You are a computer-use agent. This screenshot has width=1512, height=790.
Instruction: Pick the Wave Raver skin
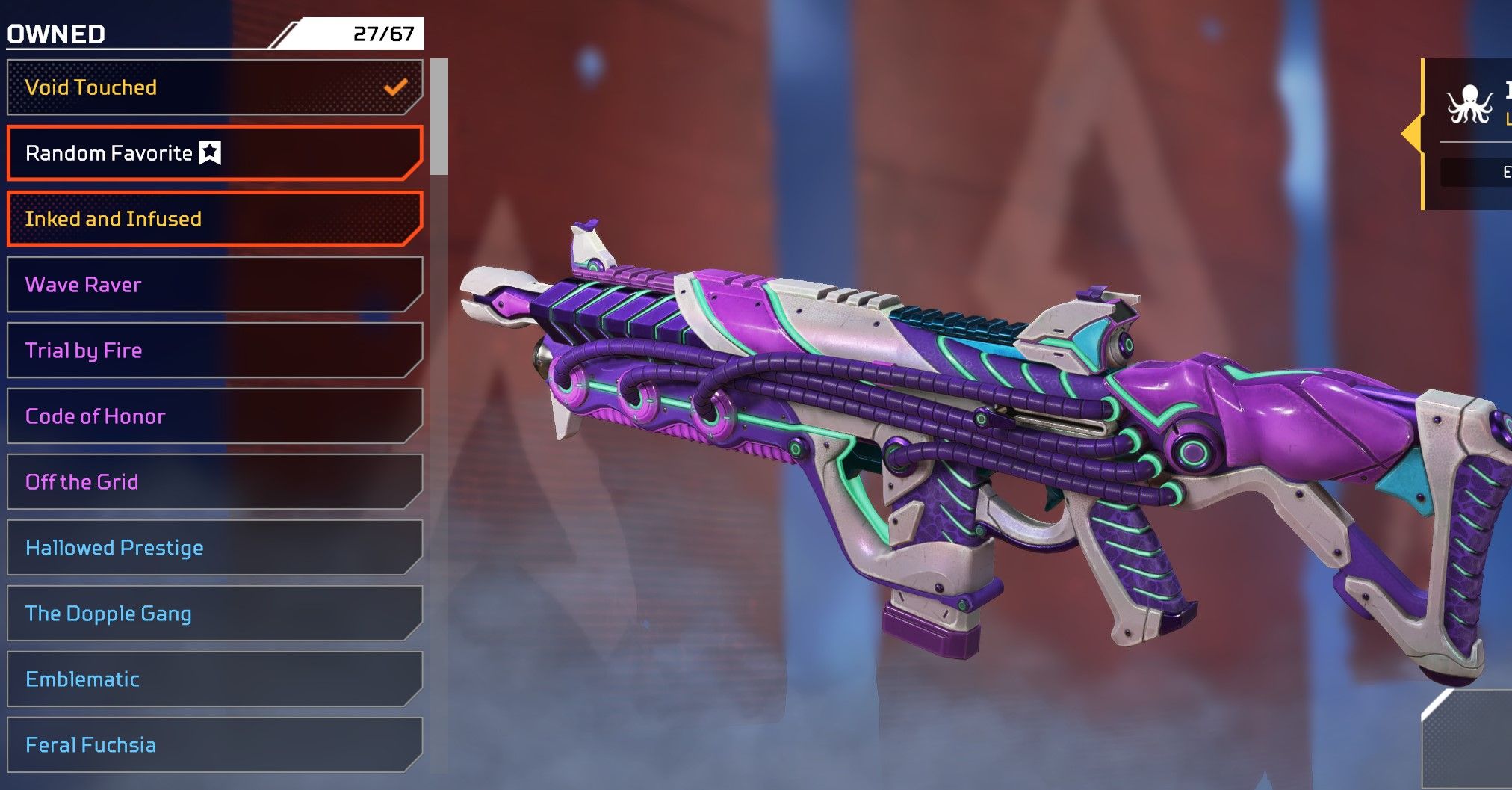214,285
